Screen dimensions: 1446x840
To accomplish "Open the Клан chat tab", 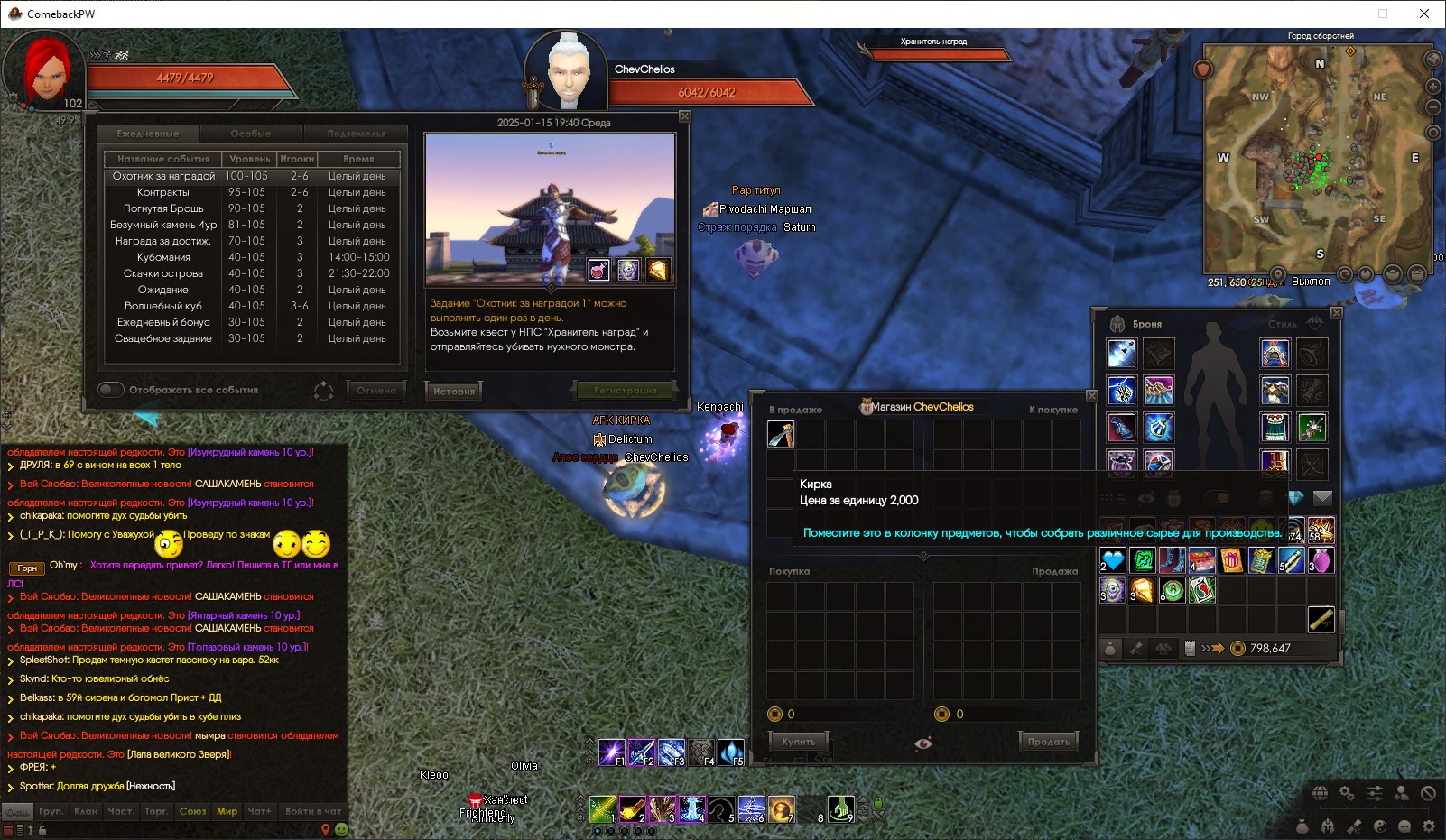I will click(86, 811).
